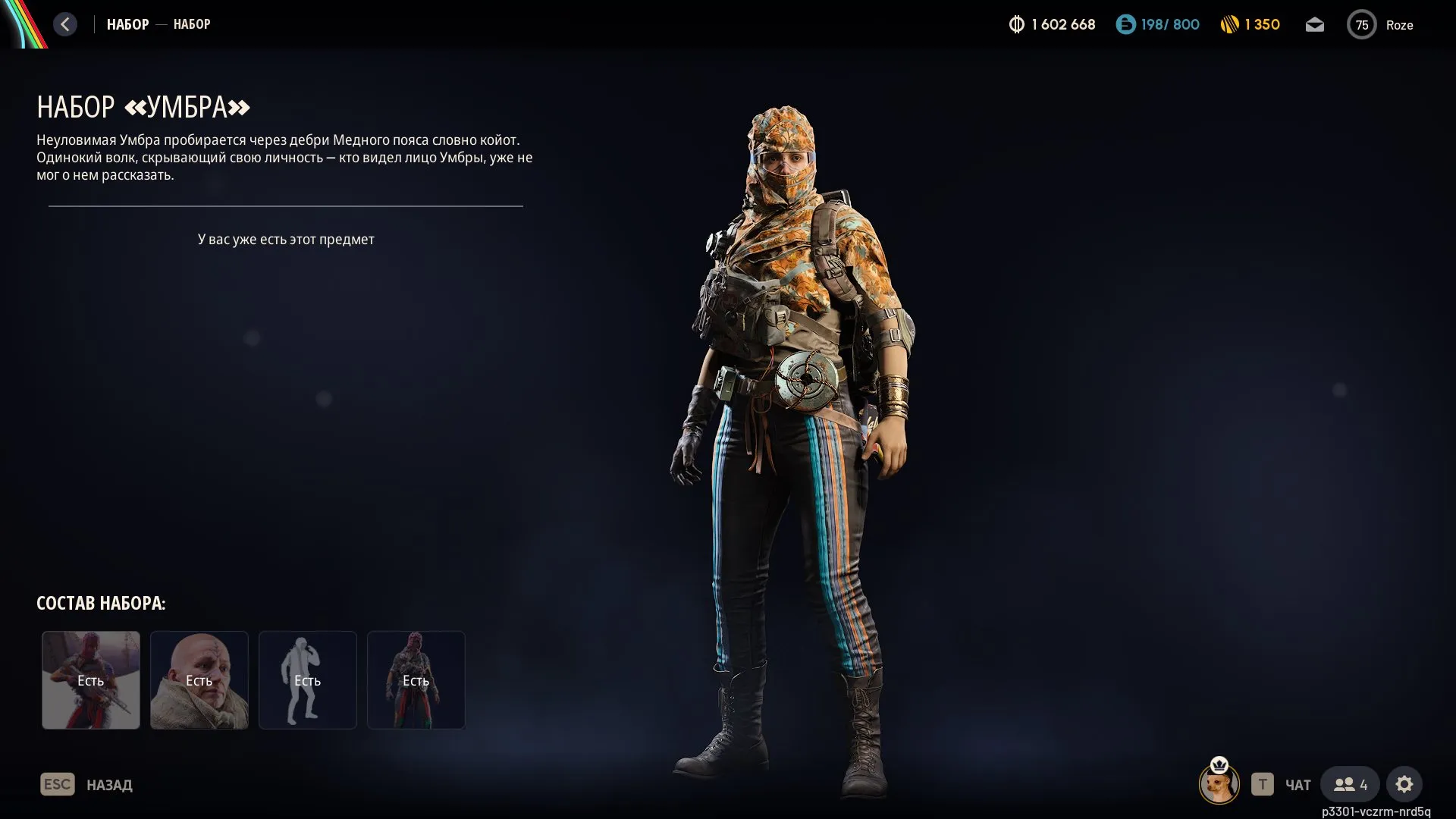Go back using the top-left arrow button
Screen dimensions: 1456x819
point(65,24)
